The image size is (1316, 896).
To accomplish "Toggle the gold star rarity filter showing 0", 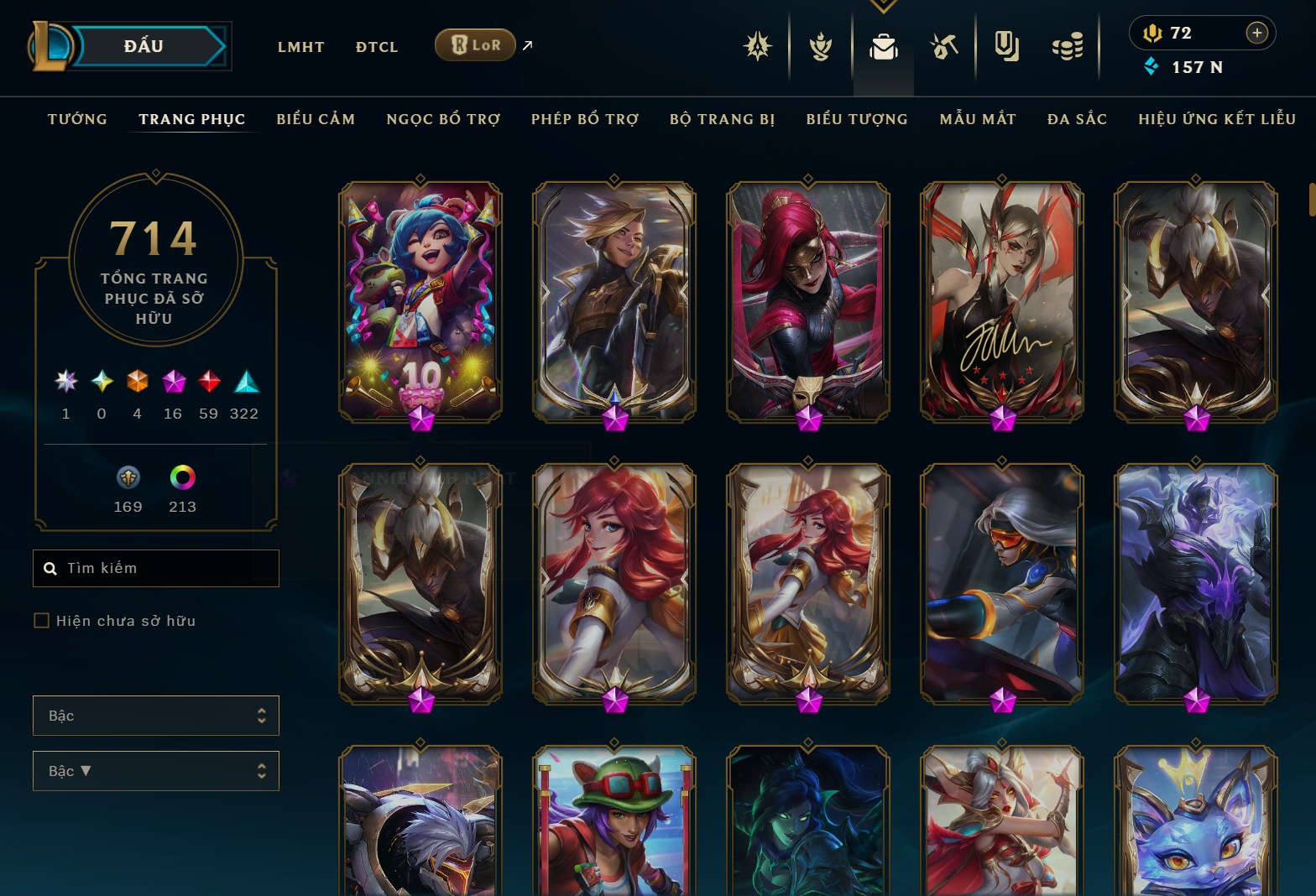I will click(102, 383).
